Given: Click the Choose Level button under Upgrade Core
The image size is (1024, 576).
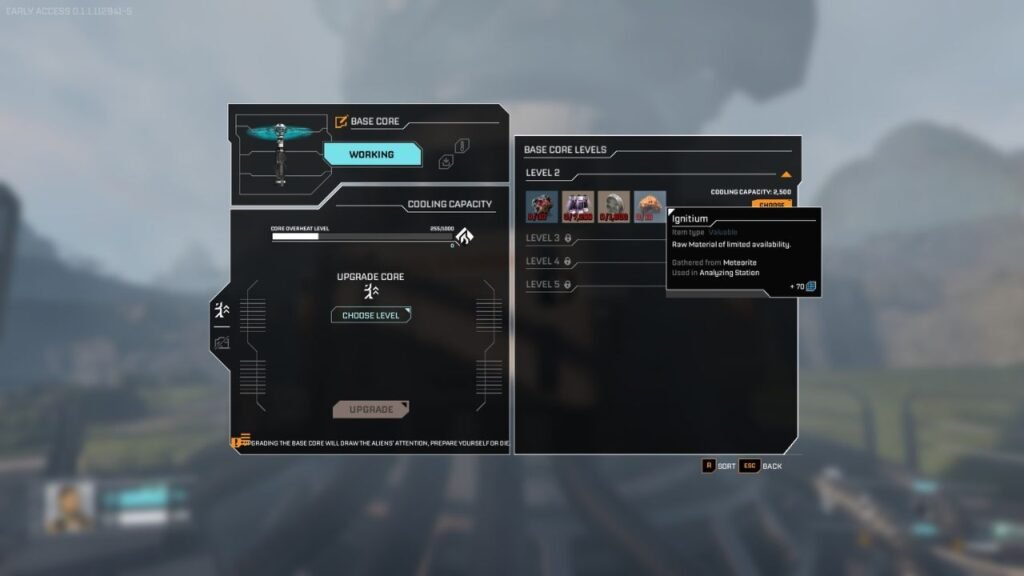Looking at the screenshot, I should [x=371, y=315].
